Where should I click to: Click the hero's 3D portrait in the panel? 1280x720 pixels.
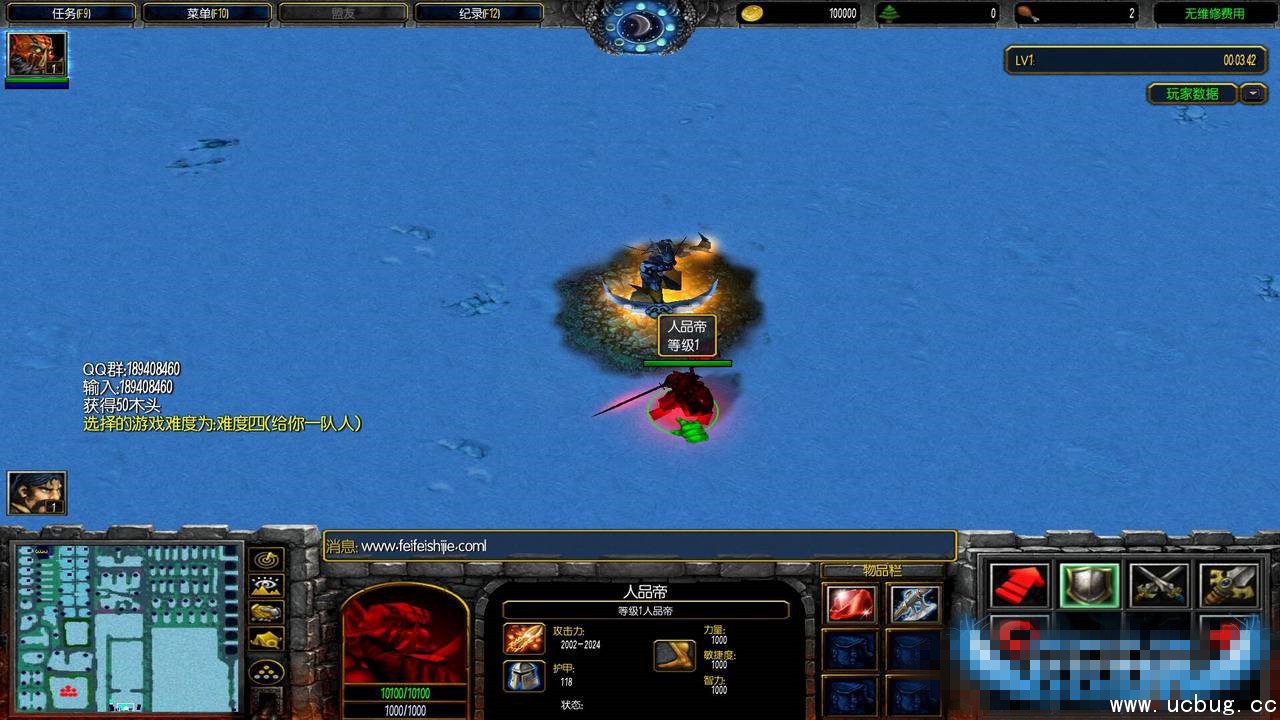(405, 635)
